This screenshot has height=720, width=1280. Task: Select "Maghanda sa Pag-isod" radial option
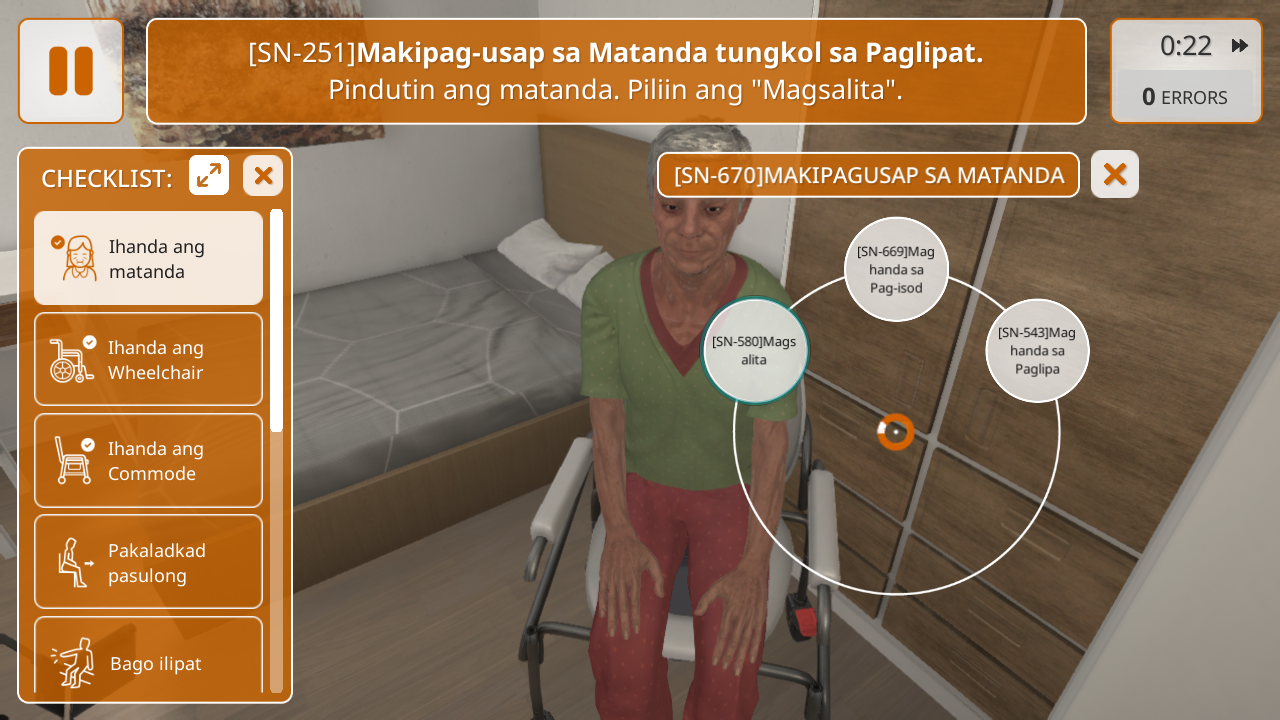tap(896, 269)
